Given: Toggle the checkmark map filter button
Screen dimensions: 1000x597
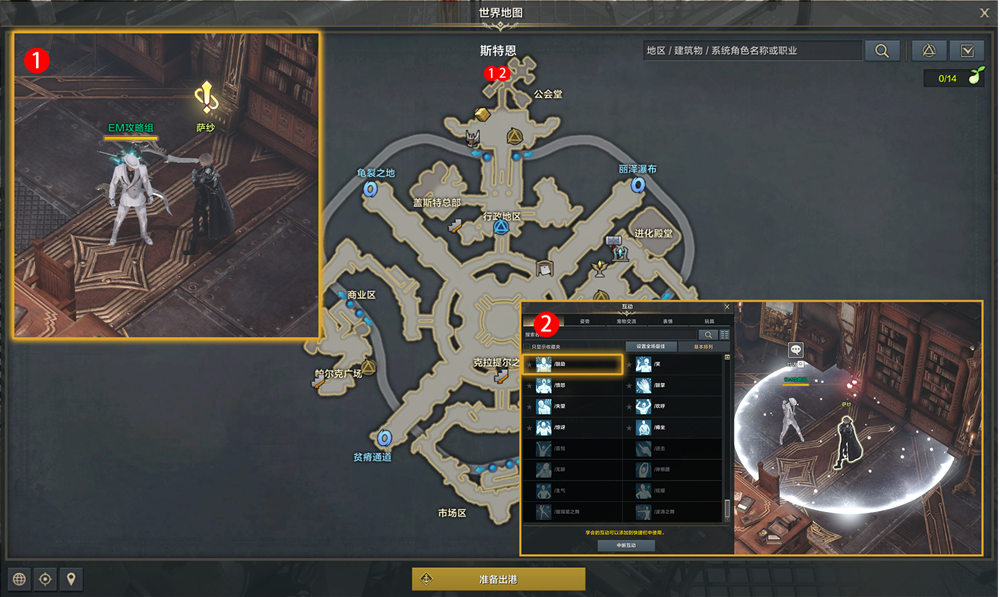Looking at the screenshot, I should click(967, 50).
